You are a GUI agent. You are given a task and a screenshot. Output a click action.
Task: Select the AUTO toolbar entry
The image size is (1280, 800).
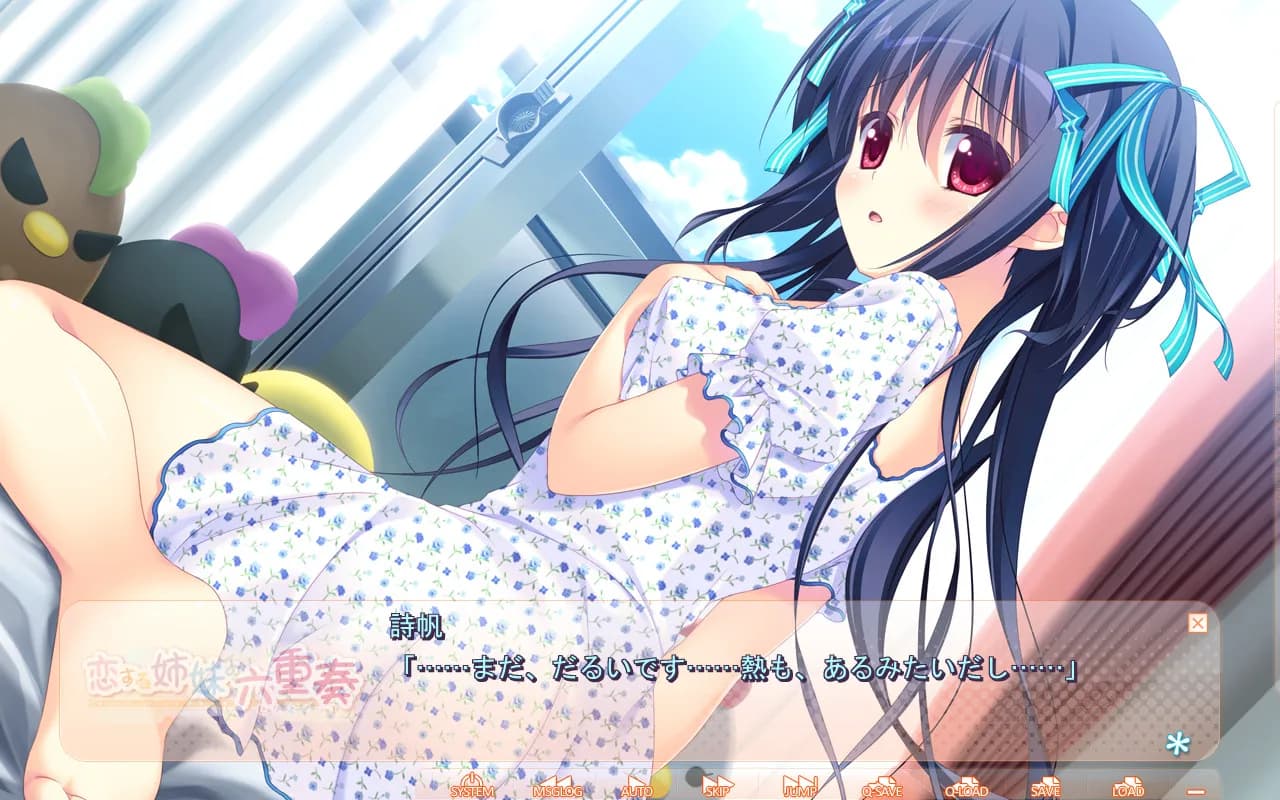click(x=637, y=788)
